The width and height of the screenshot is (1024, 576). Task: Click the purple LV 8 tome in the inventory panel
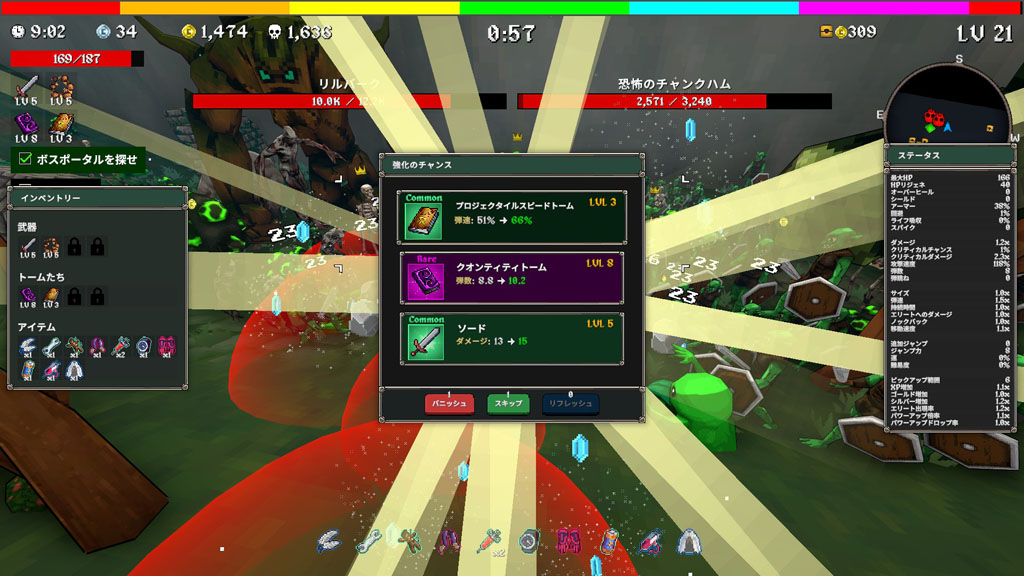(28, 295)
